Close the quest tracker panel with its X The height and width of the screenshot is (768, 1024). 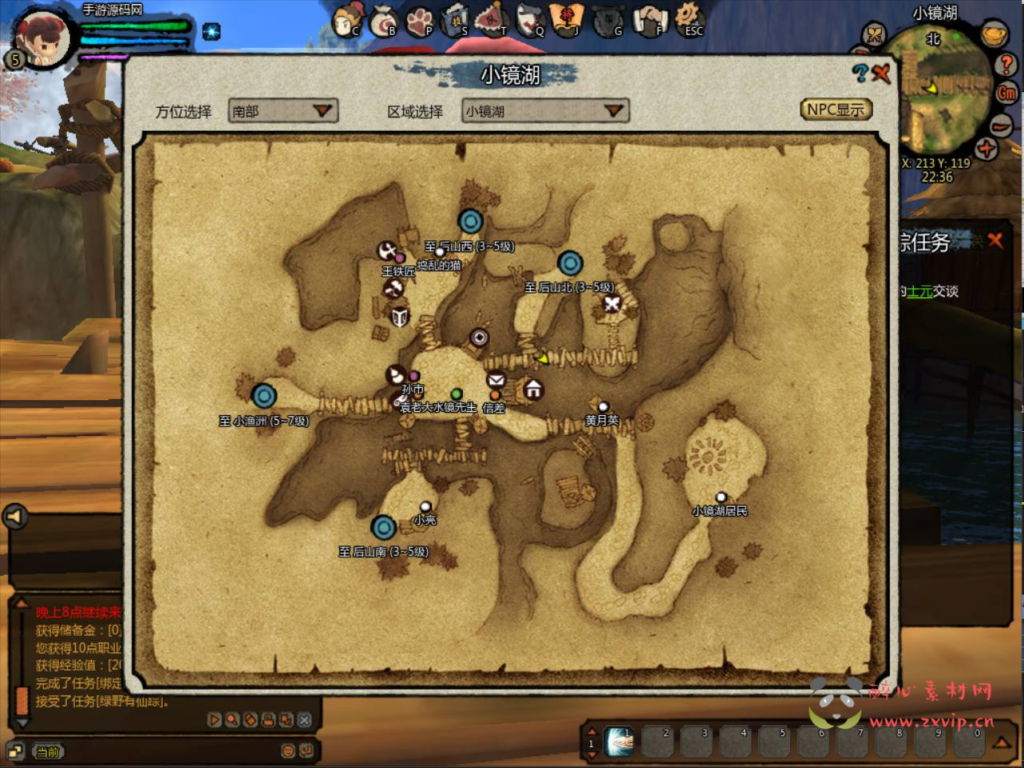(x=995, y=240)
